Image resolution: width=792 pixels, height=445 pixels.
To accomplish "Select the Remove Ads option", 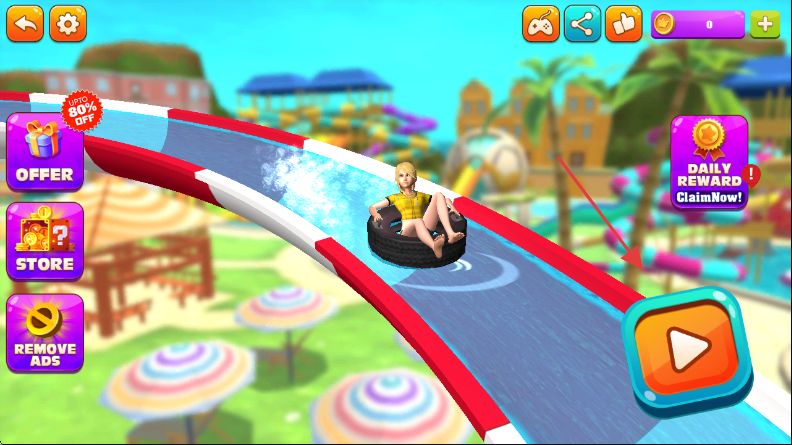I will point(45,333).
